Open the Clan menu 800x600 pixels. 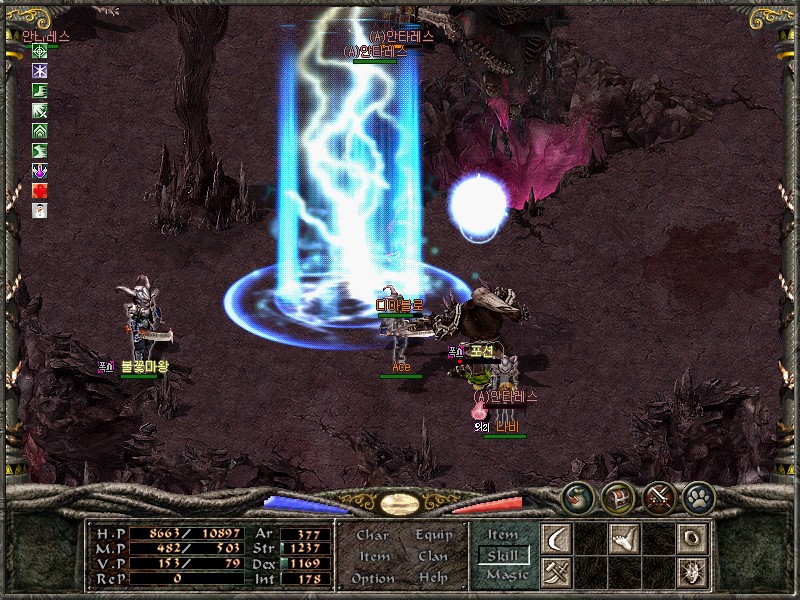click(434, 557)
